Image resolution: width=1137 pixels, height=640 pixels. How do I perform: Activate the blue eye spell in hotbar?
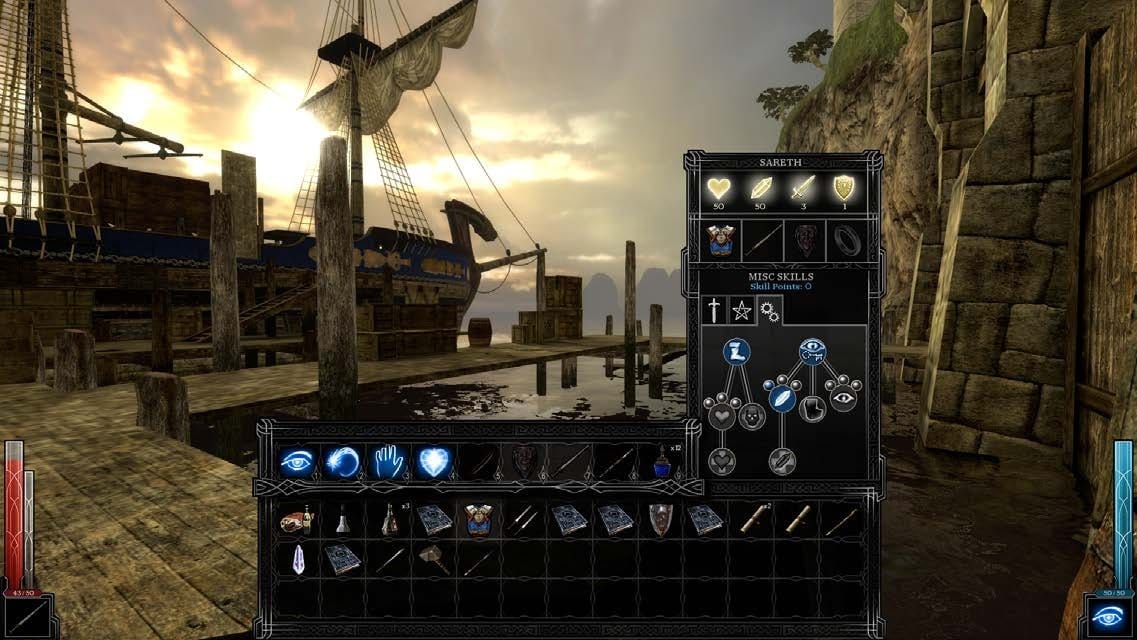(297, 462)
